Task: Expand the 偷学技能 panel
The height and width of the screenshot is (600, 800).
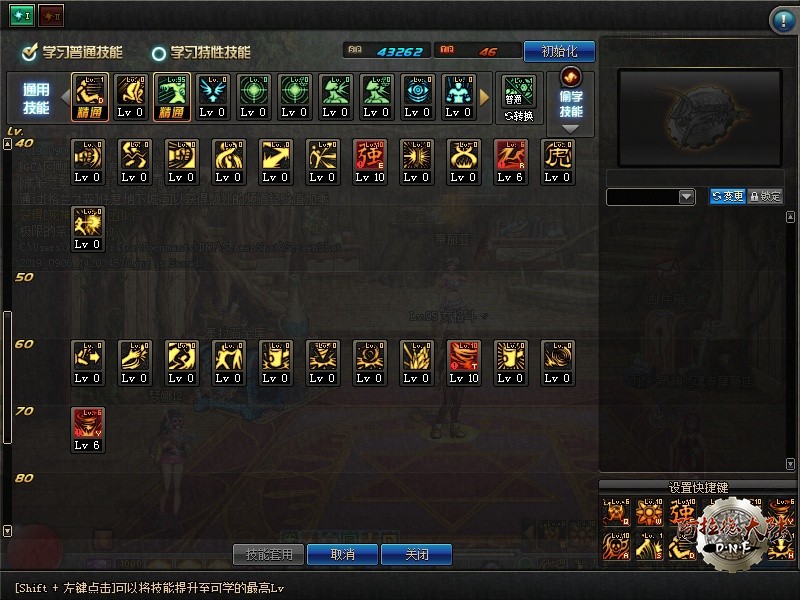Action: pos(571,102)
